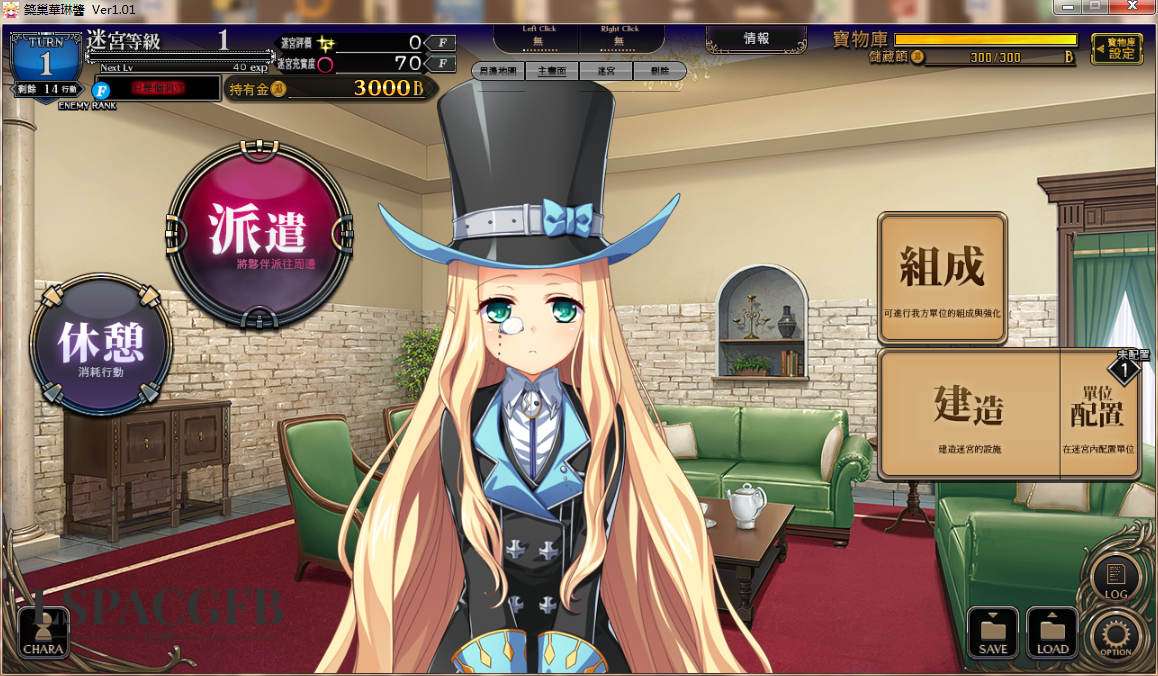Viewport: 1158px width, 676px height.
Task: Open the 建造 construction menu
Action: tap(968, 413)
